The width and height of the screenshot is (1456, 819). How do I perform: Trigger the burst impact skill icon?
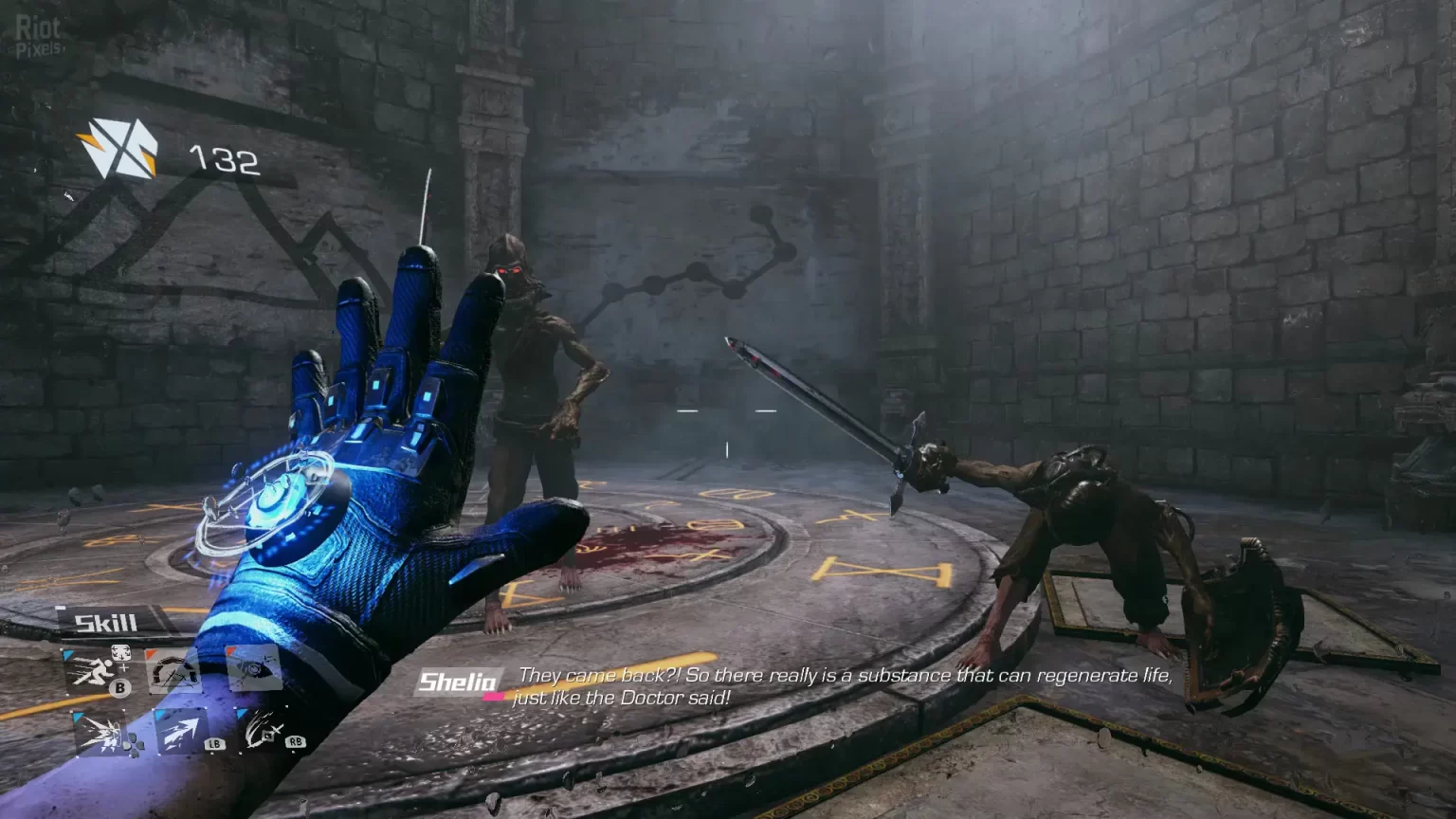coord(100,734)
